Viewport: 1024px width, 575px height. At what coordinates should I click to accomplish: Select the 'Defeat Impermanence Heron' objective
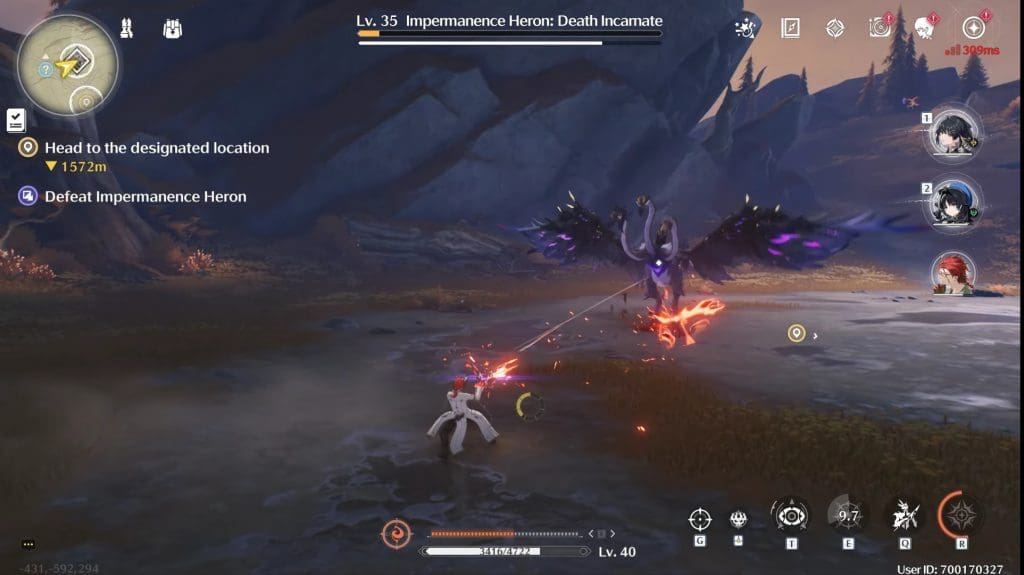point(145,197)
